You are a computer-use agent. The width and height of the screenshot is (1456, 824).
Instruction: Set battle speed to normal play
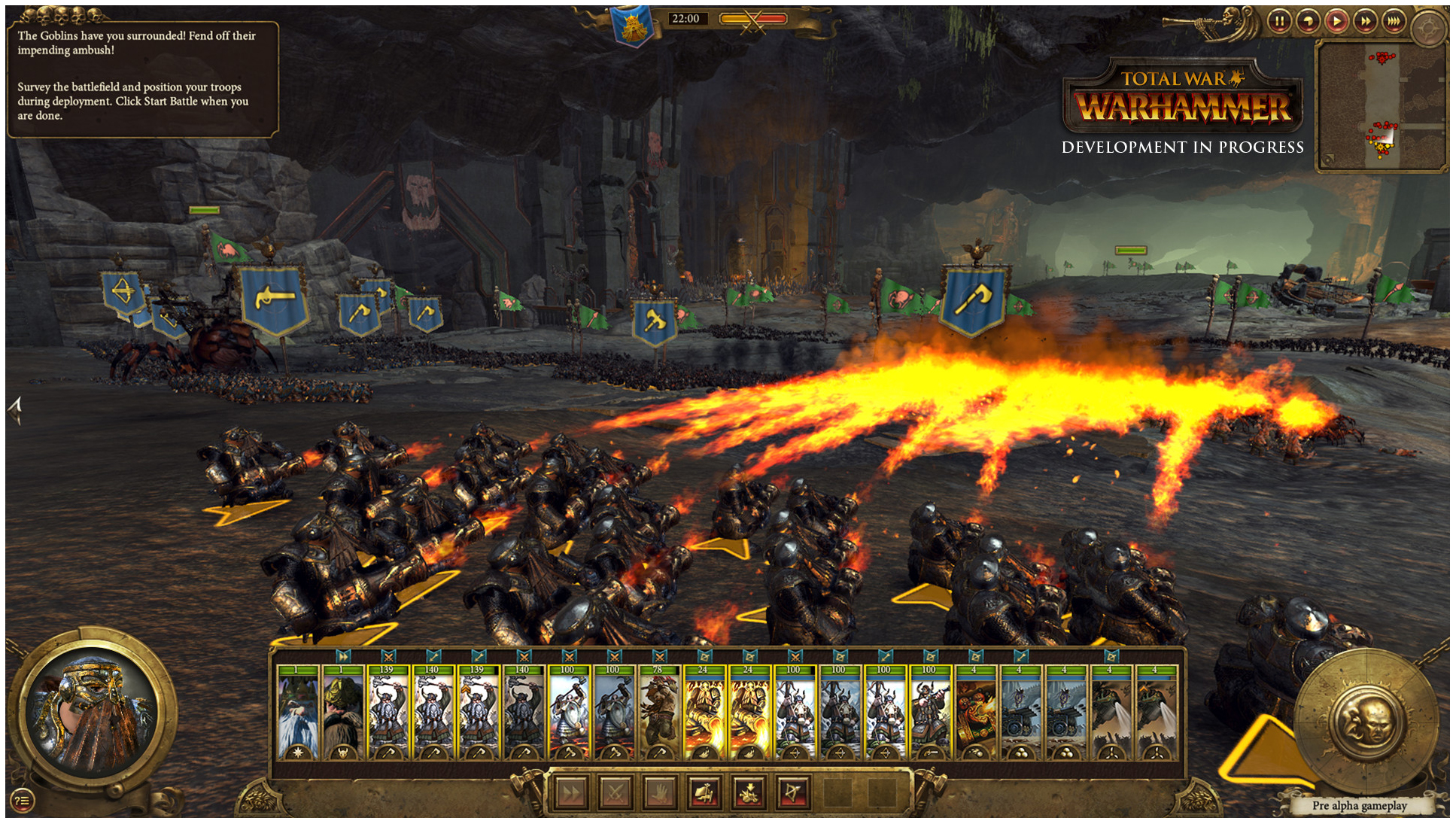tap(1336, 21)
